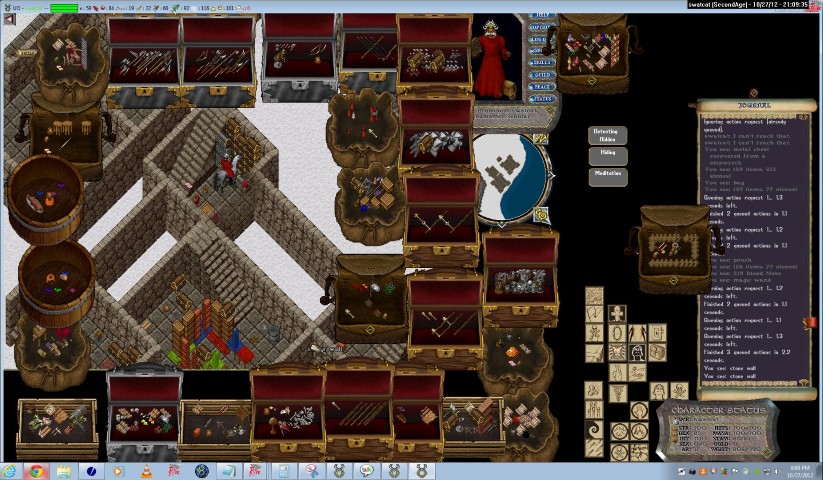Toggle the Peace button on paperdoll
The image size is (823, 480).
click(542, 86)
